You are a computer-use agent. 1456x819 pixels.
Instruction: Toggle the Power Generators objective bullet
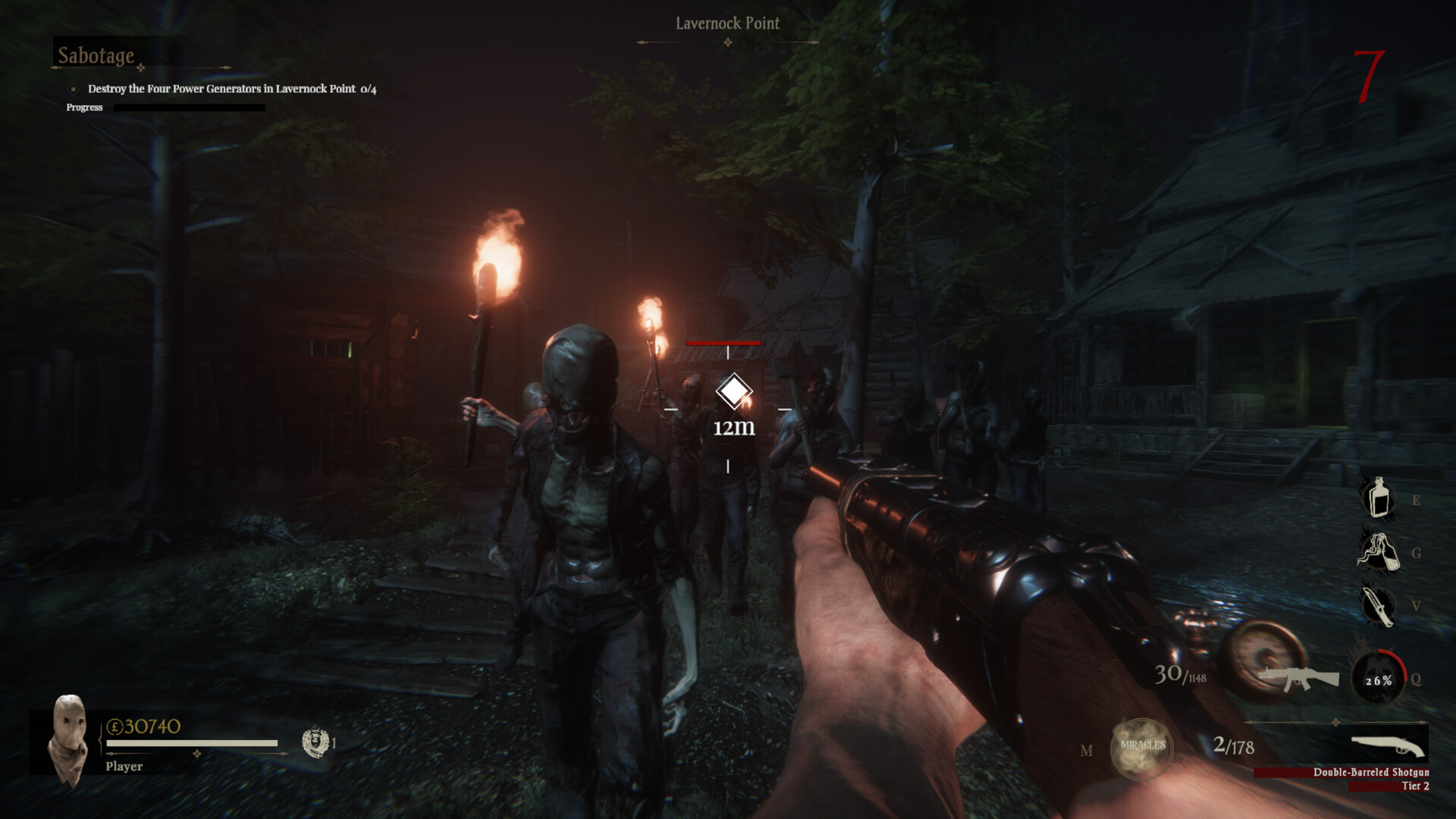(73, 89)
